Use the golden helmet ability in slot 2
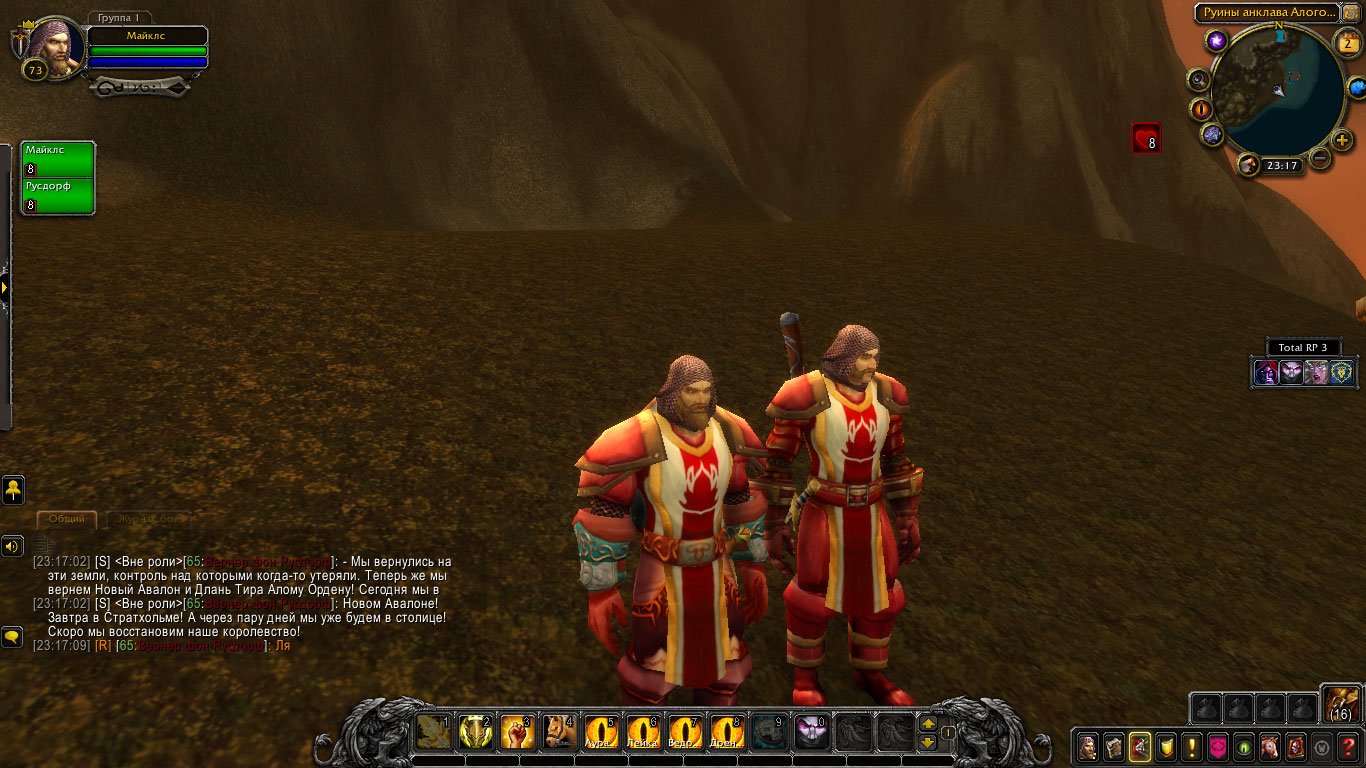 (x=476, y=732)
